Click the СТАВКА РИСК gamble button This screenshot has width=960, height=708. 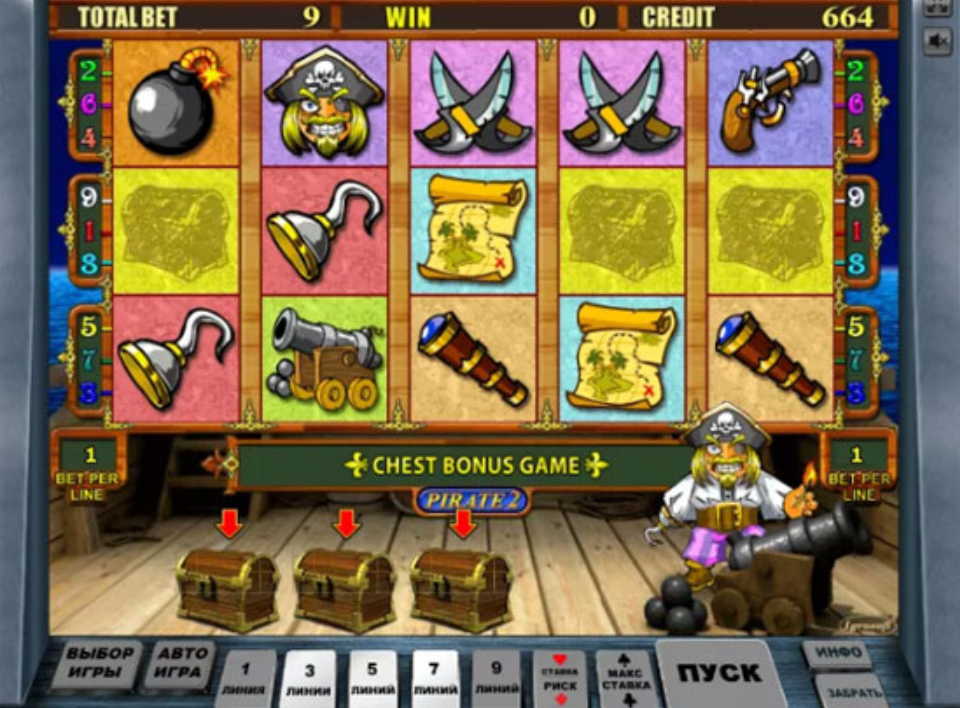pos(560,679)
